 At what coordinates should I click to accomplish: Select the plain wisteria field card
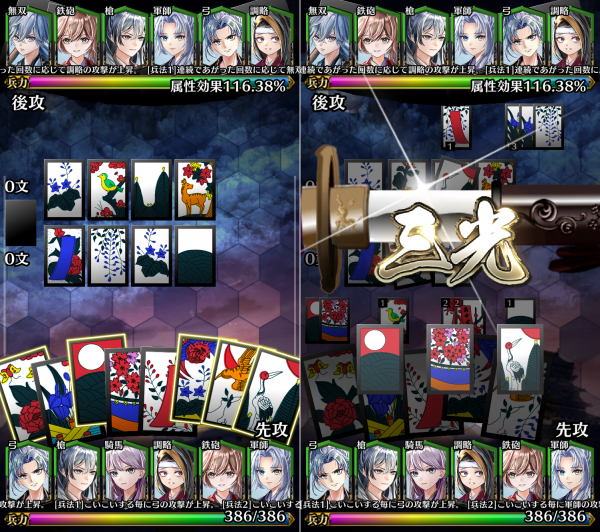[x=108, y=255]
